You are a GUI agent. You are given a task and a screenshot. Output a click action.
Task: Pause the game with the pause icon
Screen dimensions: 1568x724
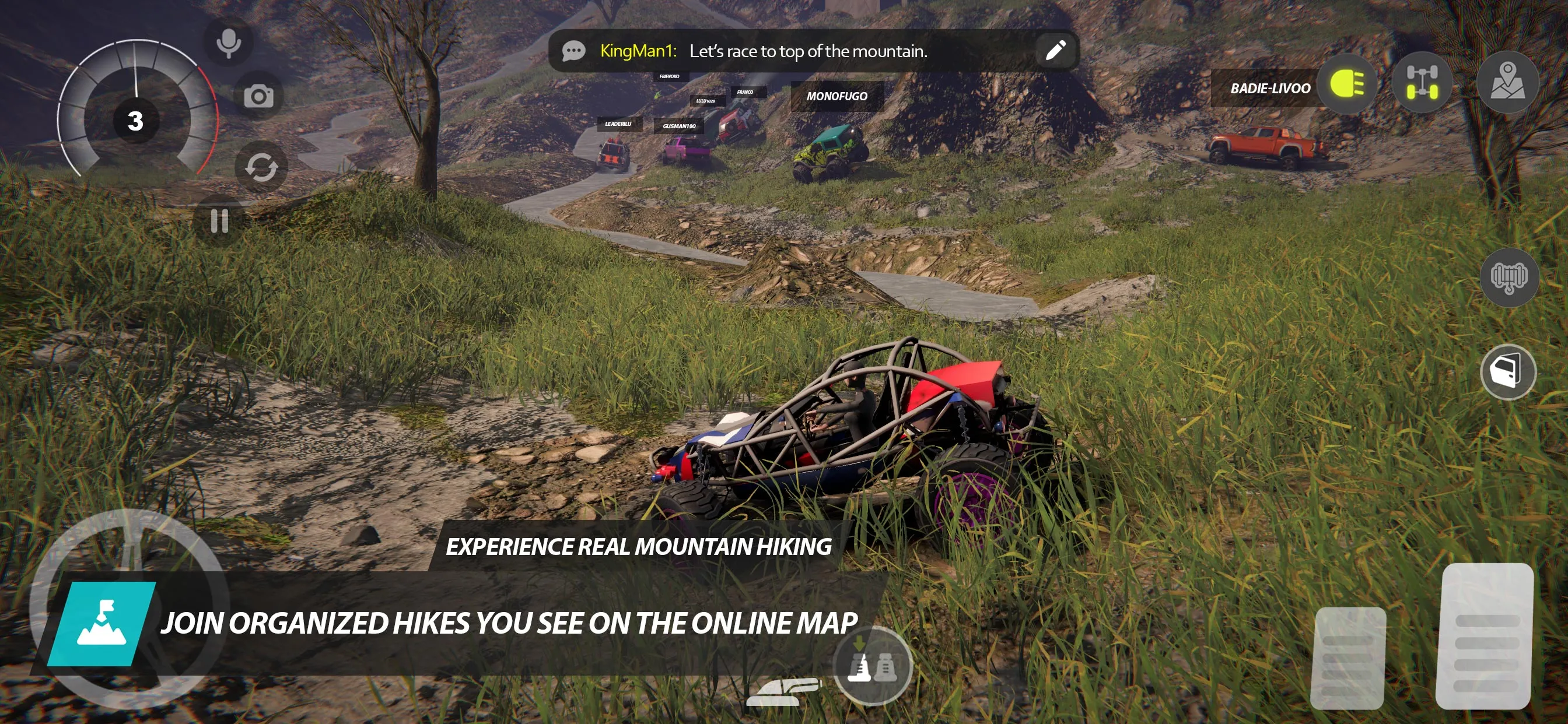pos(219,222)
